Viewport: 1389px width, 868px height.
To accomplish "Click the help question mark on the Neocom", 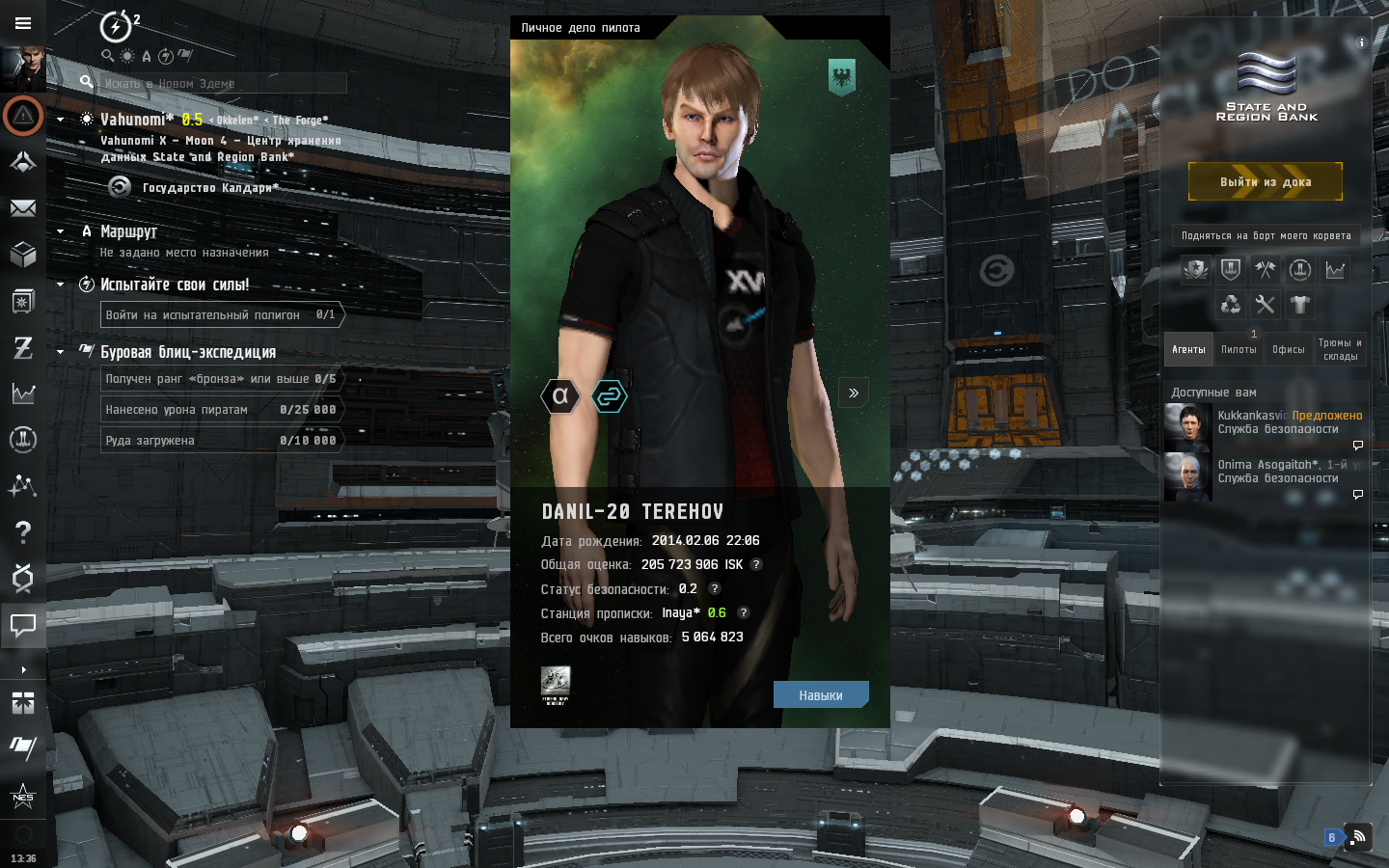I will pos(23,532).
